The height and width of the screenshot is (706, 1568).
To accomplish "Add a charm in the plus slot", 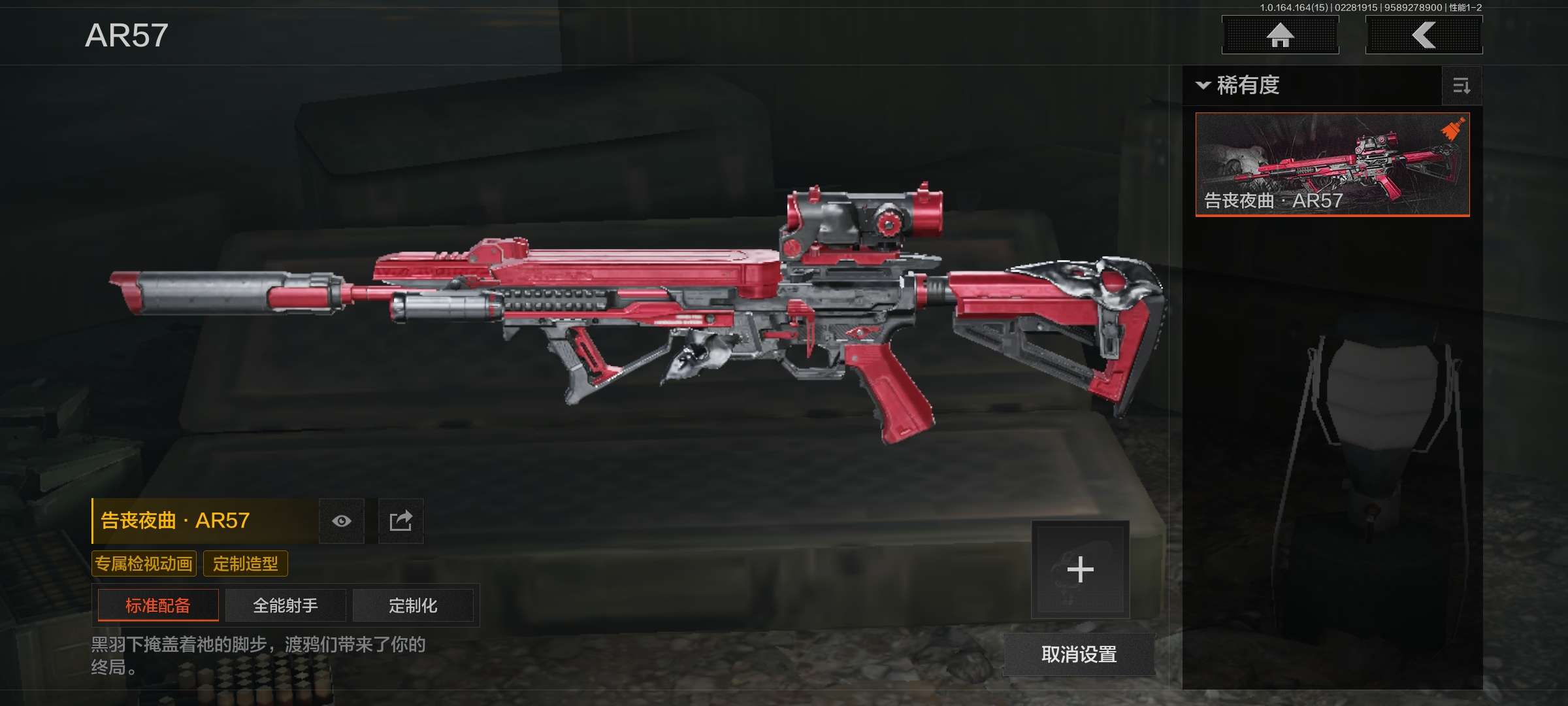I will point(1080,569).
